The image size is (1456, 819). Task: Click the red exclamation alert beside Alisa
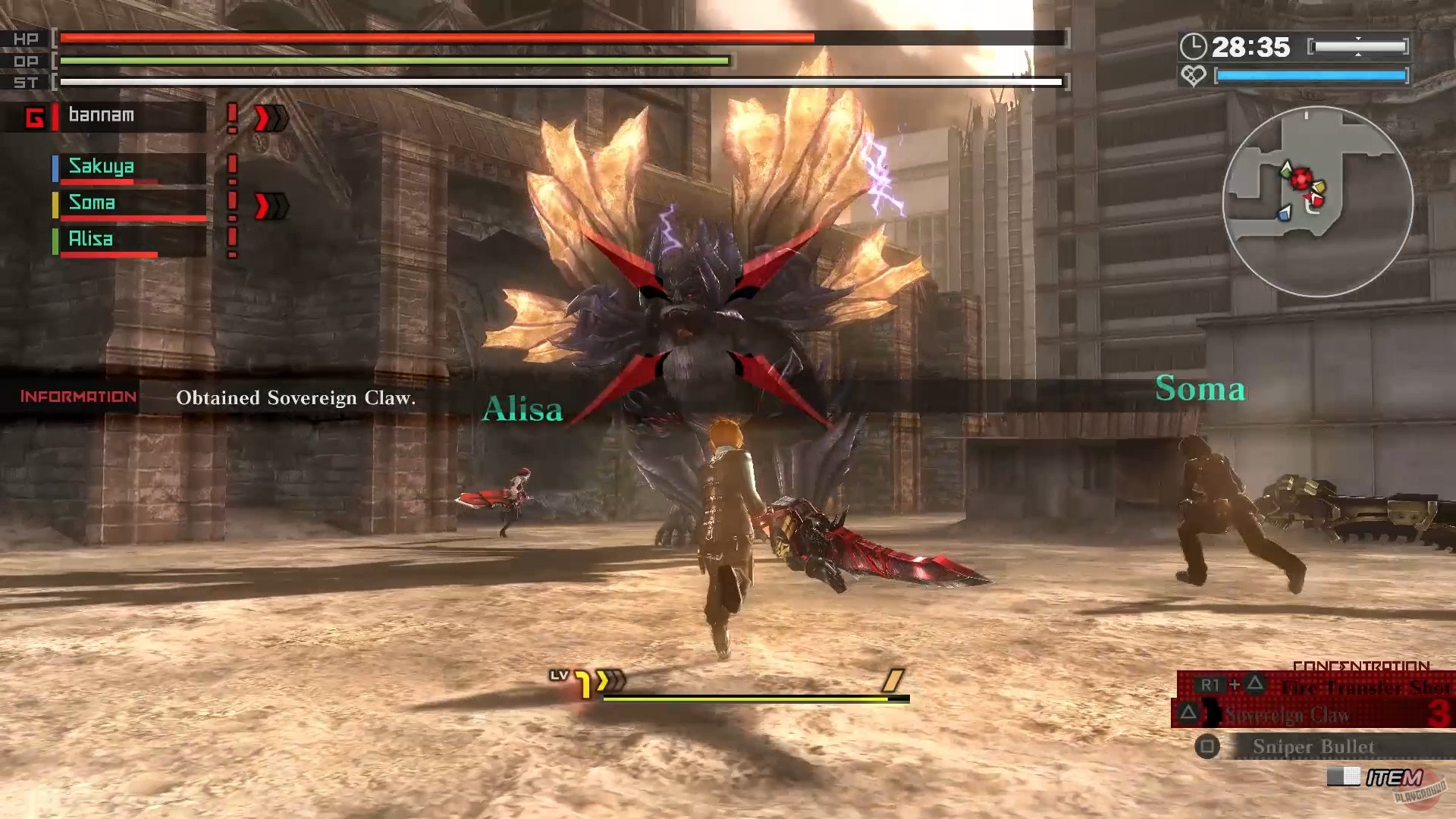pos(231,240)
